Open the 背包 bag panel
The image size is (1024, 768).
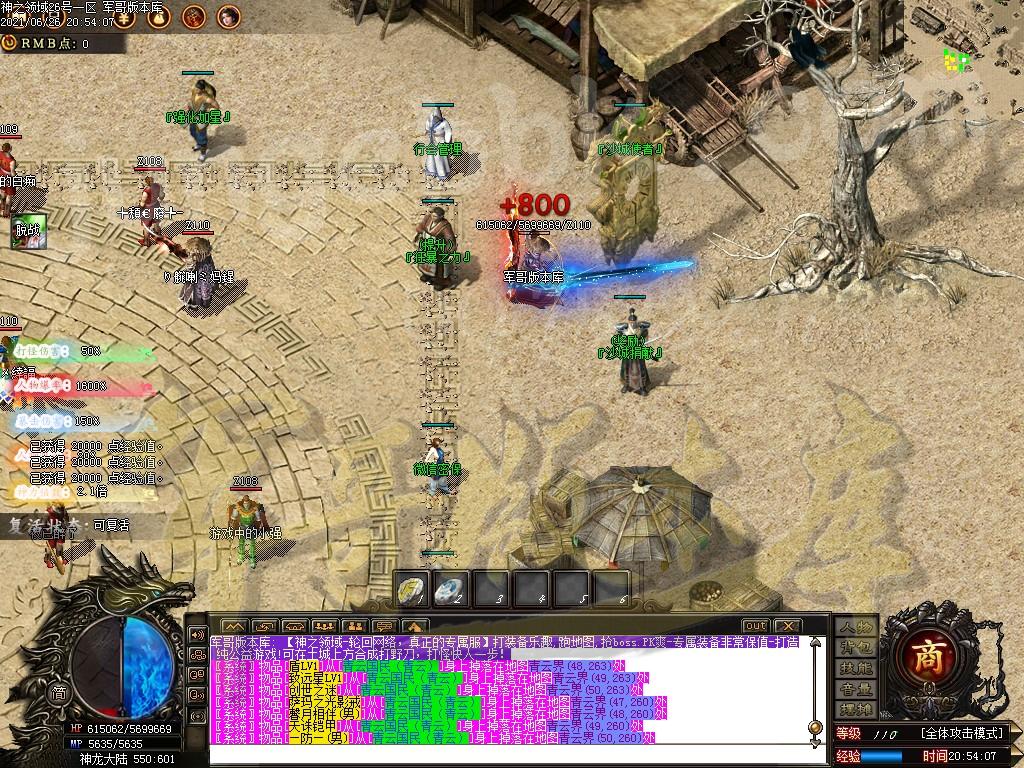(855, 647)
